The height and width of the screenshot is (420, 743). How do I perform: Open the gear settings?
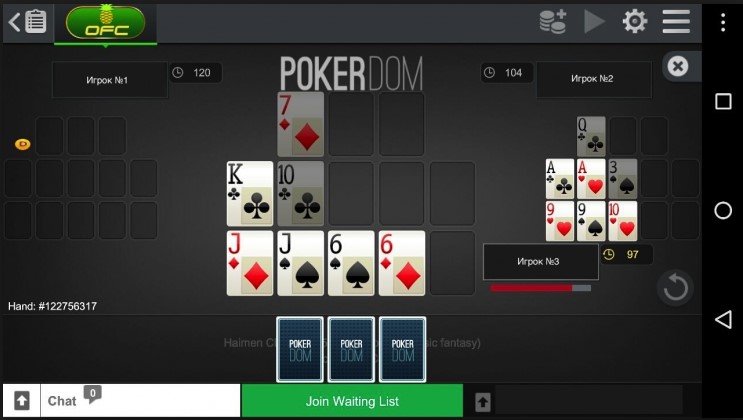pyautogui.click(x=635, y=21)
